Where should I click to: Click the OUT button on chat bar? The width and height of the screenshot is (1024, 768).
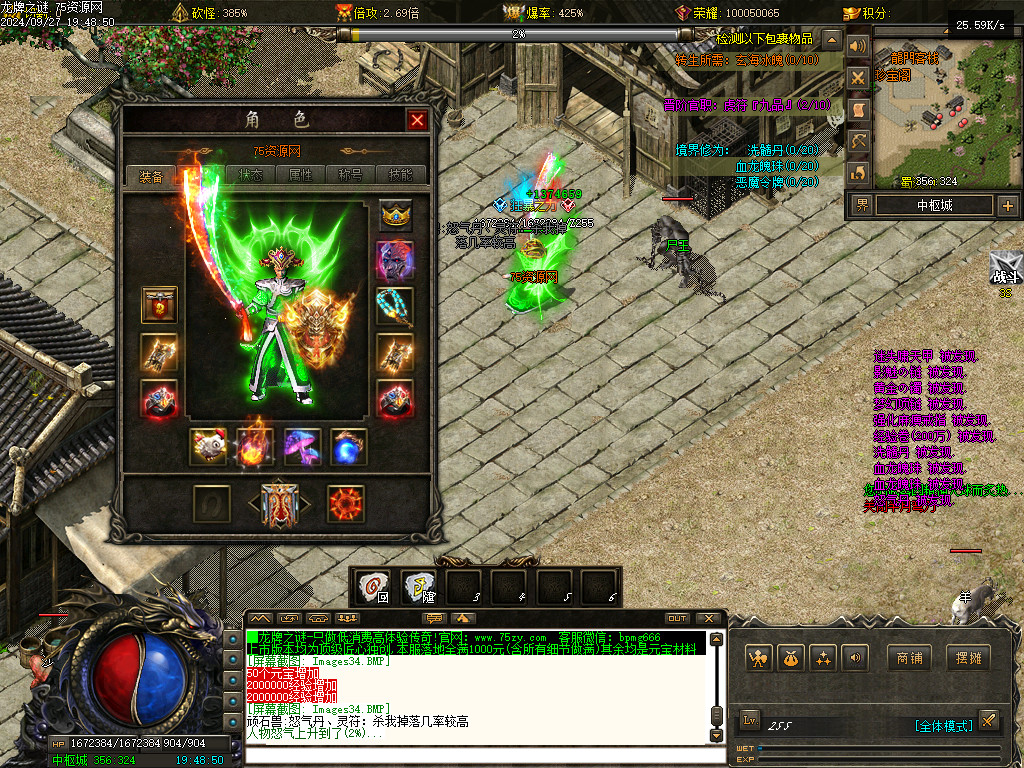677,619
